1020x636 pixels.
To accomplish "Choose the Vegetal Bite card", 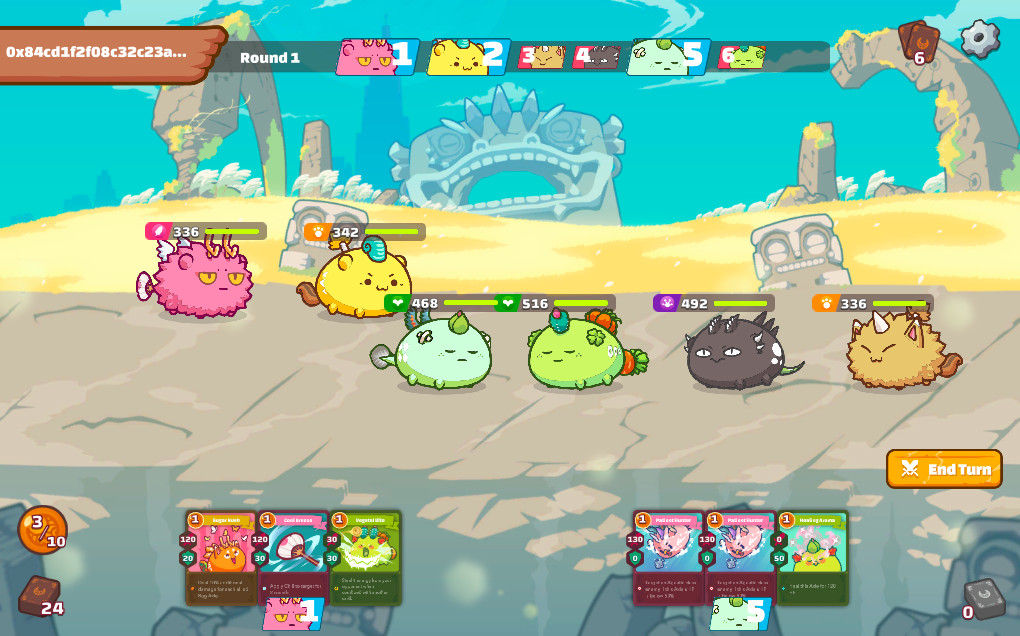I will 365,557.
